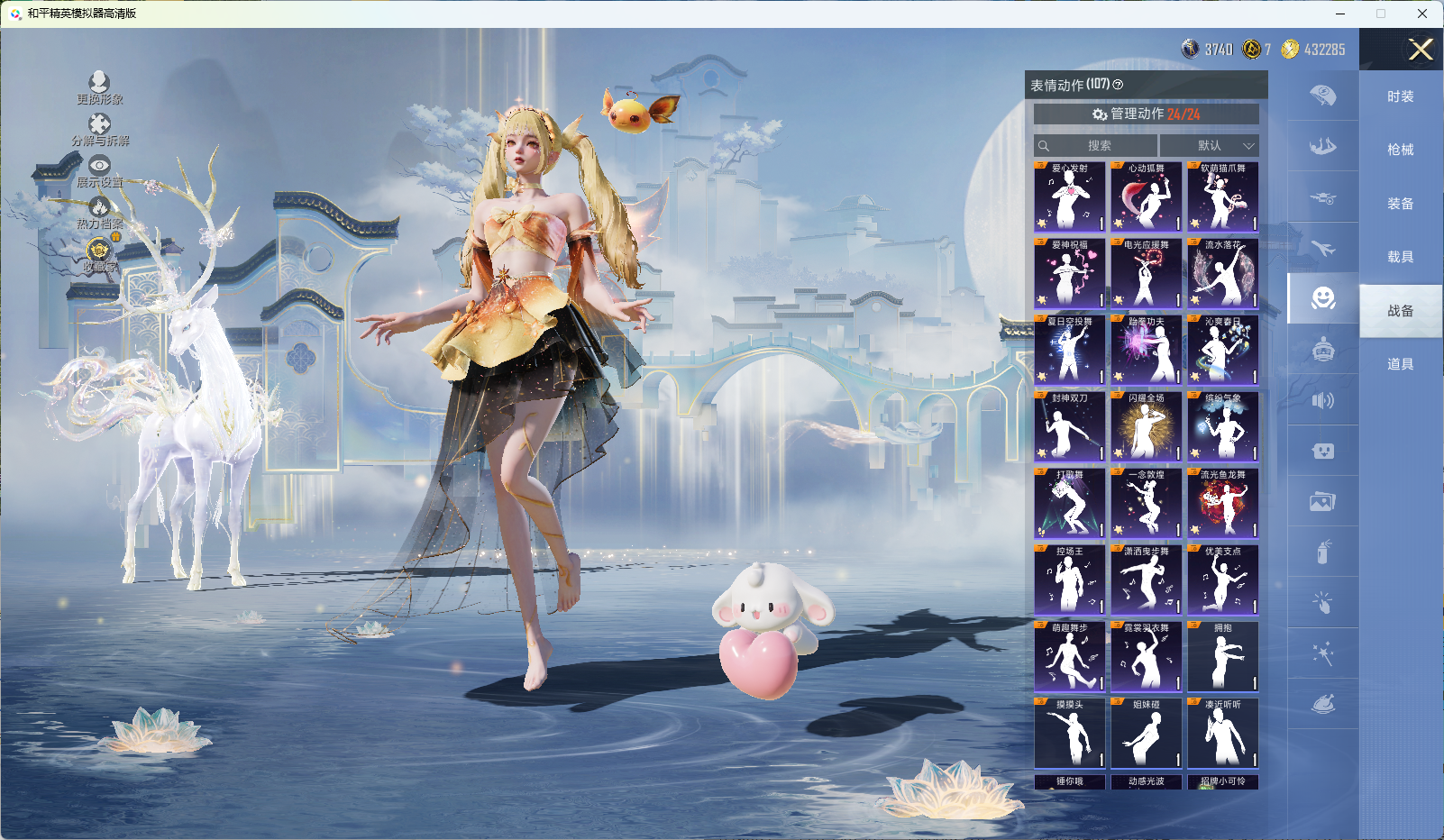Pick the 流水落花 emote tile

click(x=1223, y=274)
